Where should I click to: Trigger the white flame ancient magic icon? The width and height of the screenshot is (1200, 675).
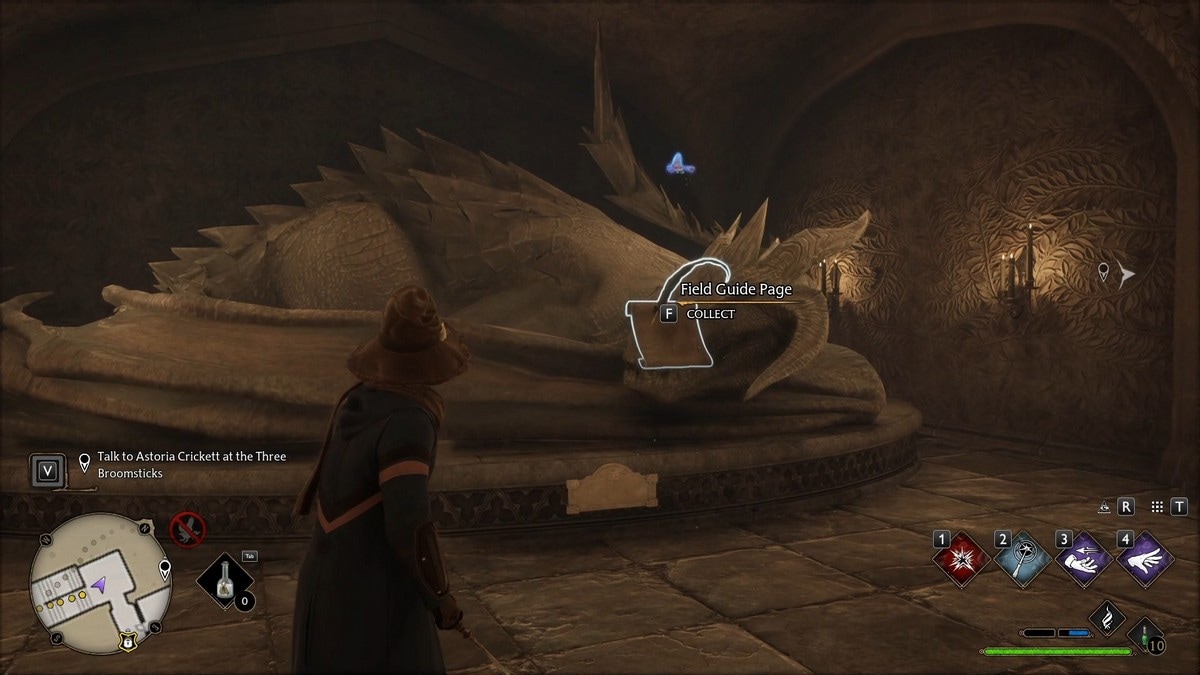pos(1107,618)
